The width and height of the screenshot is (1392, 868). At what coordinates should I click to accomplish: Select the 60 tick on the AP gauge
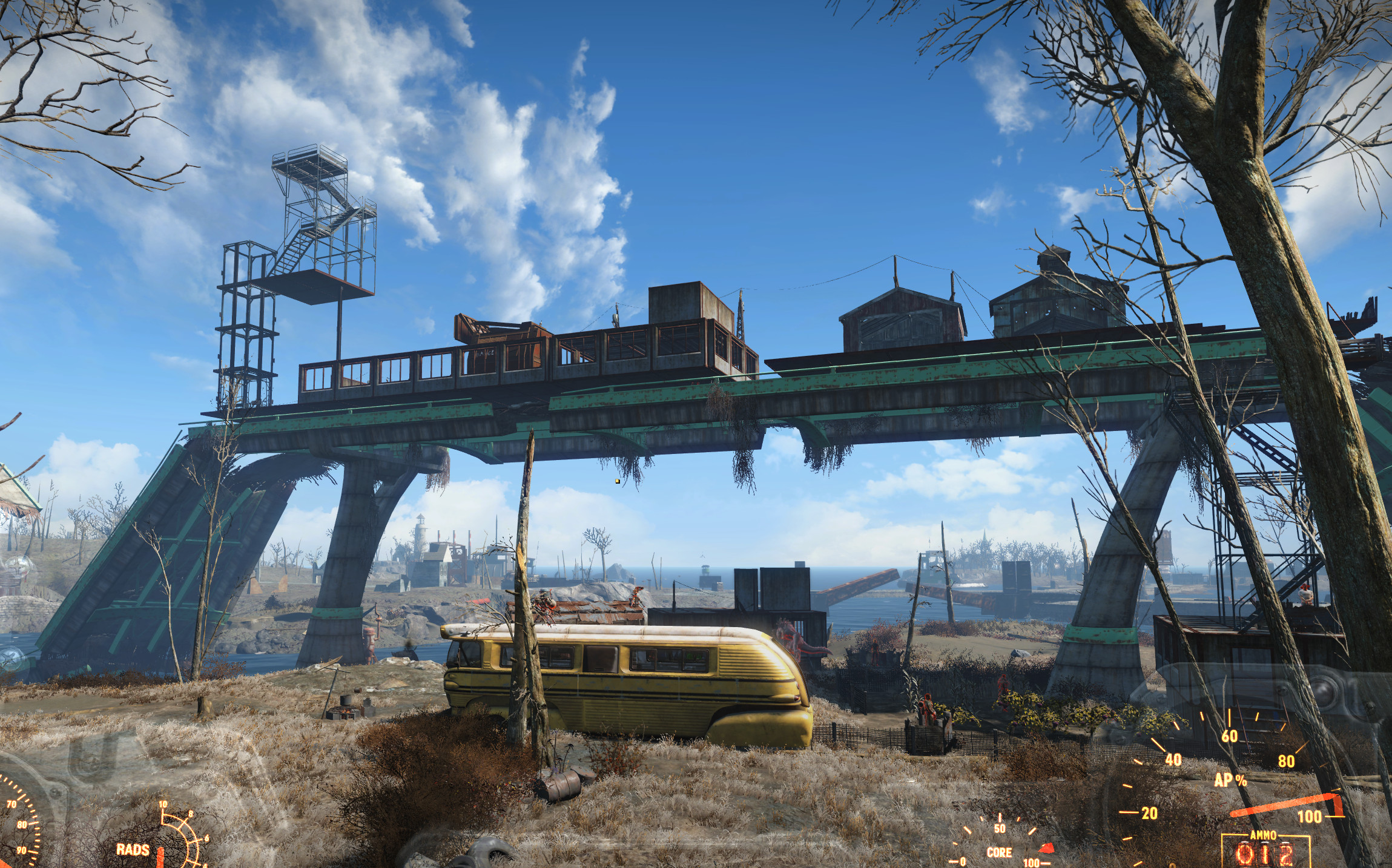coord(1229,735)
